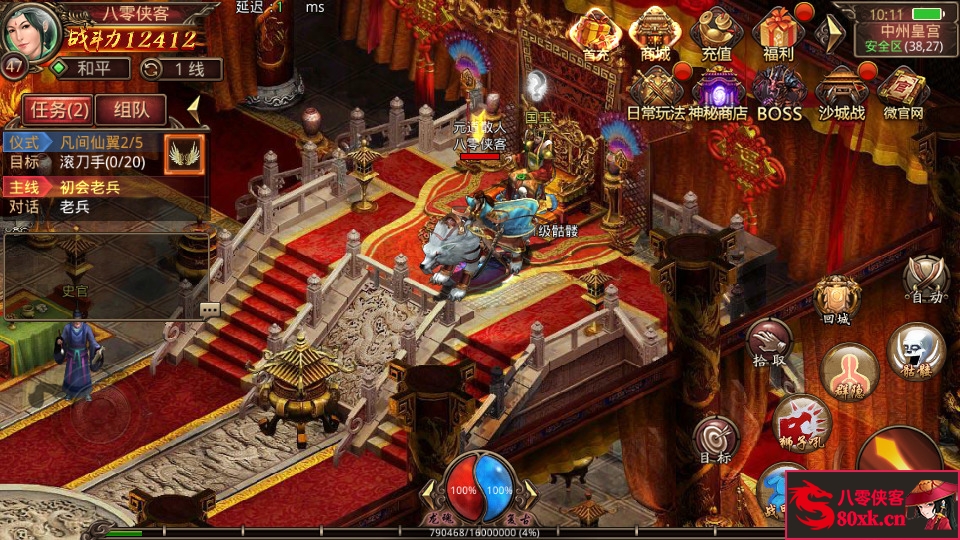The width and height of the screenshot is (960, 540).
Task: Open the BOSS menu
Action: pos(779,93)
